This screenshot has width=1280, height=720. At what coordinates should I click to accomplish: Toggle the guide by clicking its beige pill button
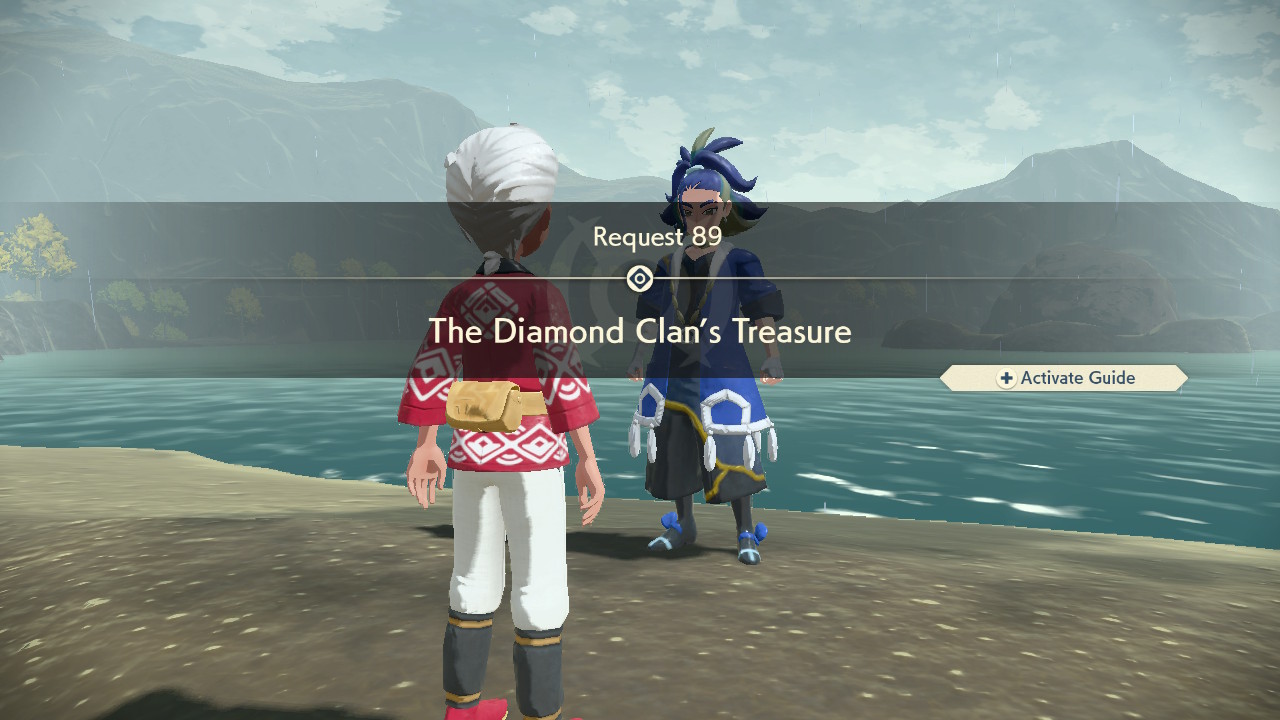1063,378
